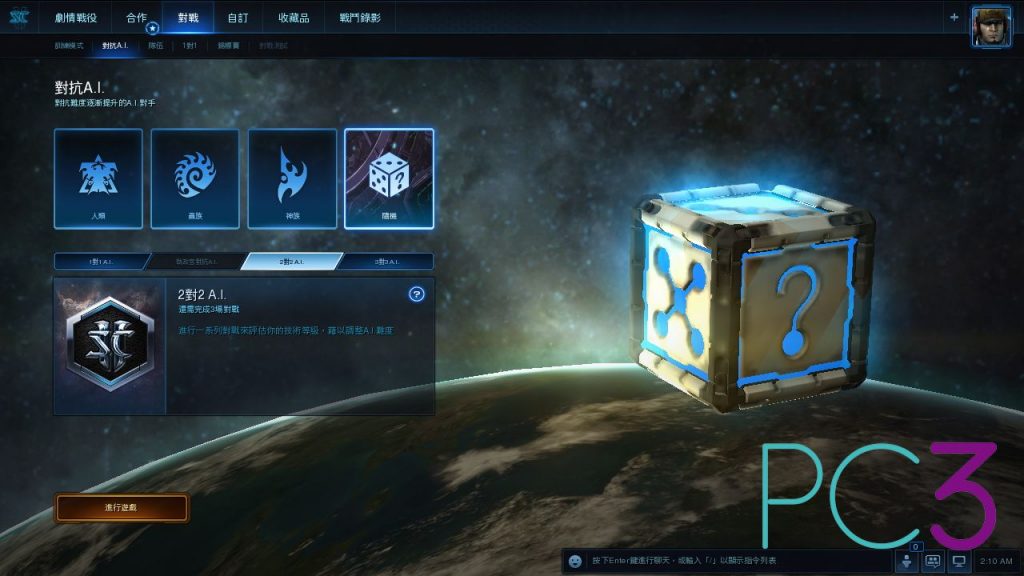Switch to the 1對1 A.I. mode tab
1024x576 pixels.
[x=101, y=261]
